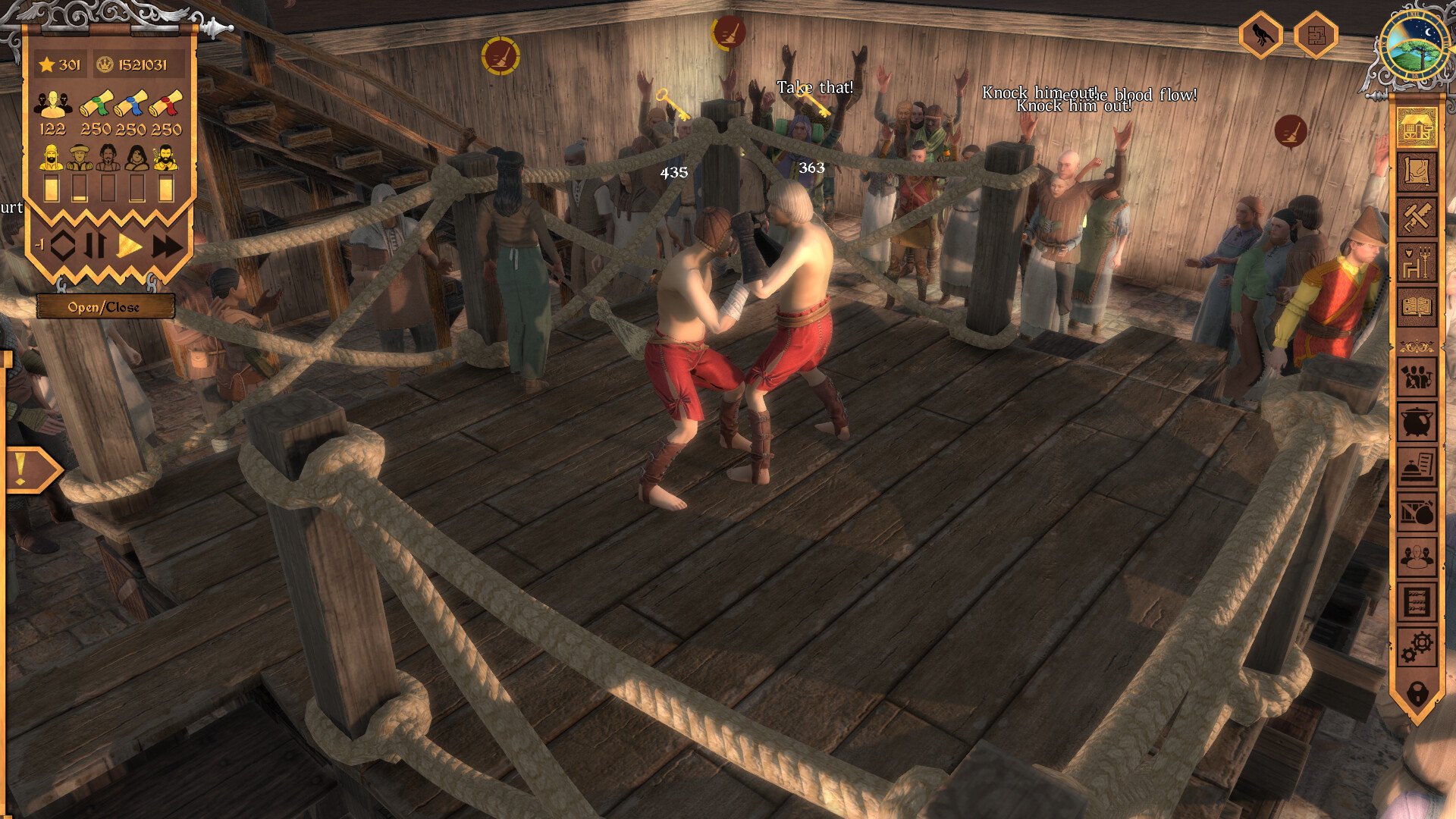Click the Open/Close tavern button

click(x=105, y=307)
